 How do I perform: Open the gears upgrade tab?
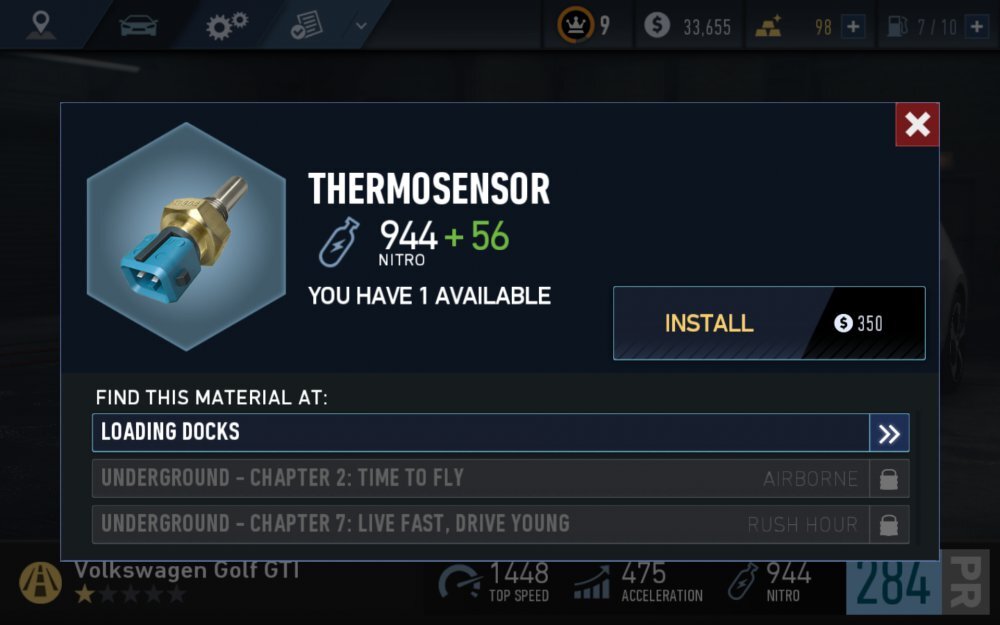227,25
